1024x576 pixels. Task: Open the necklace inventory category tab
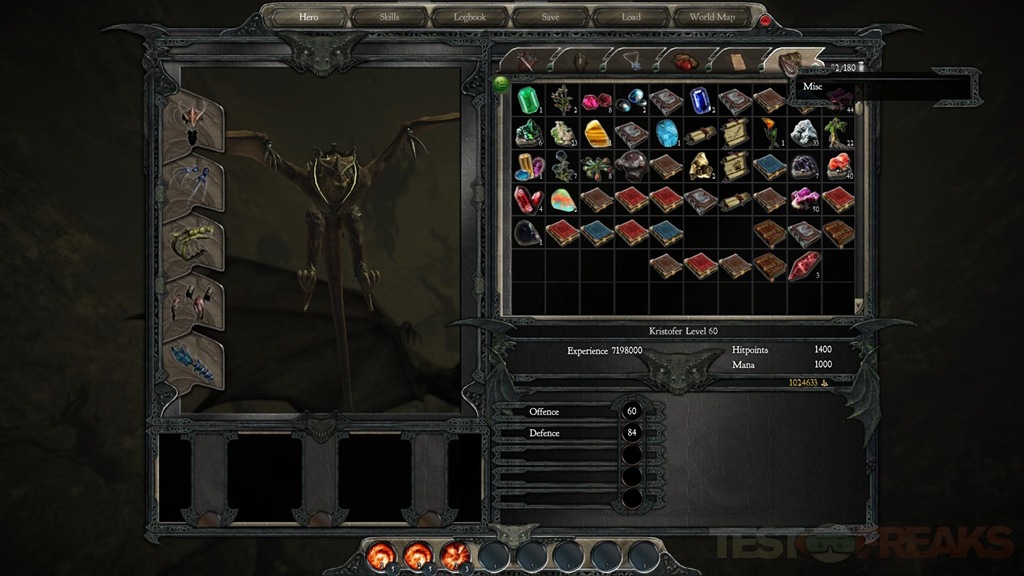[x=632, y=61]
